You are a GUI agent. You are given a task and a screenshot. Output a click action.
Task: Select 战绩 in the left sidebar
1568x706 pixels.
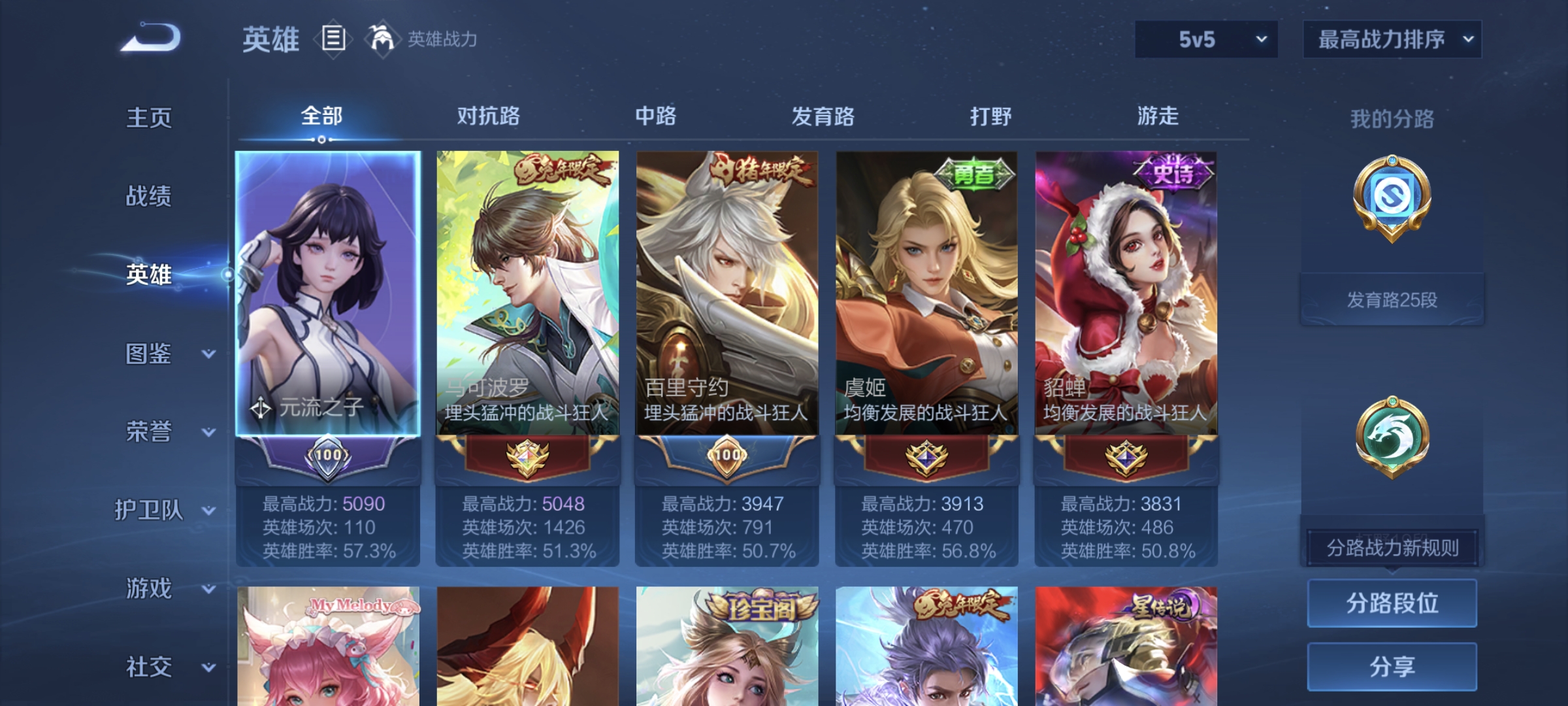tap(147, 197)
